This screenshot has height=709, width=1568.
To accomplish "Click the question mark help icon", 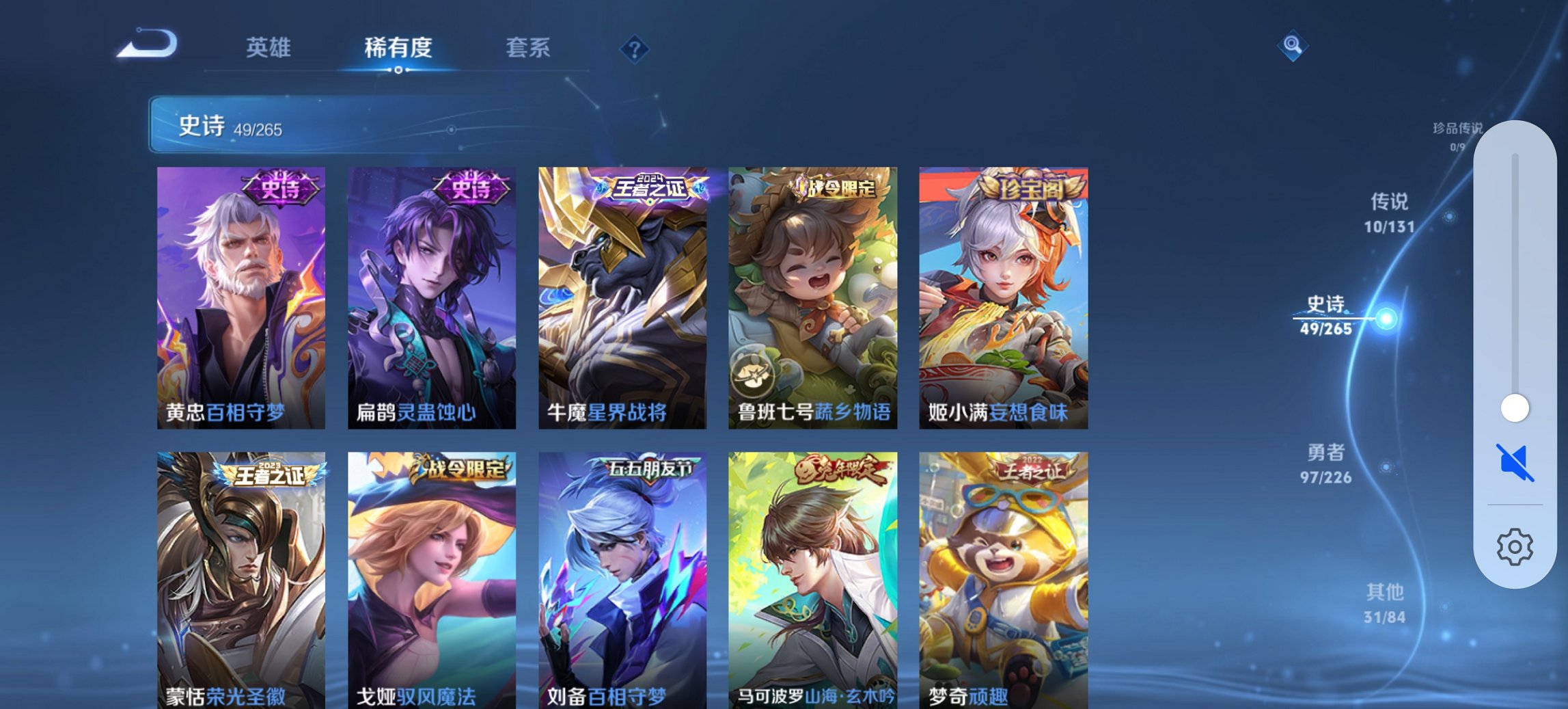I will [x=634, y=48].
